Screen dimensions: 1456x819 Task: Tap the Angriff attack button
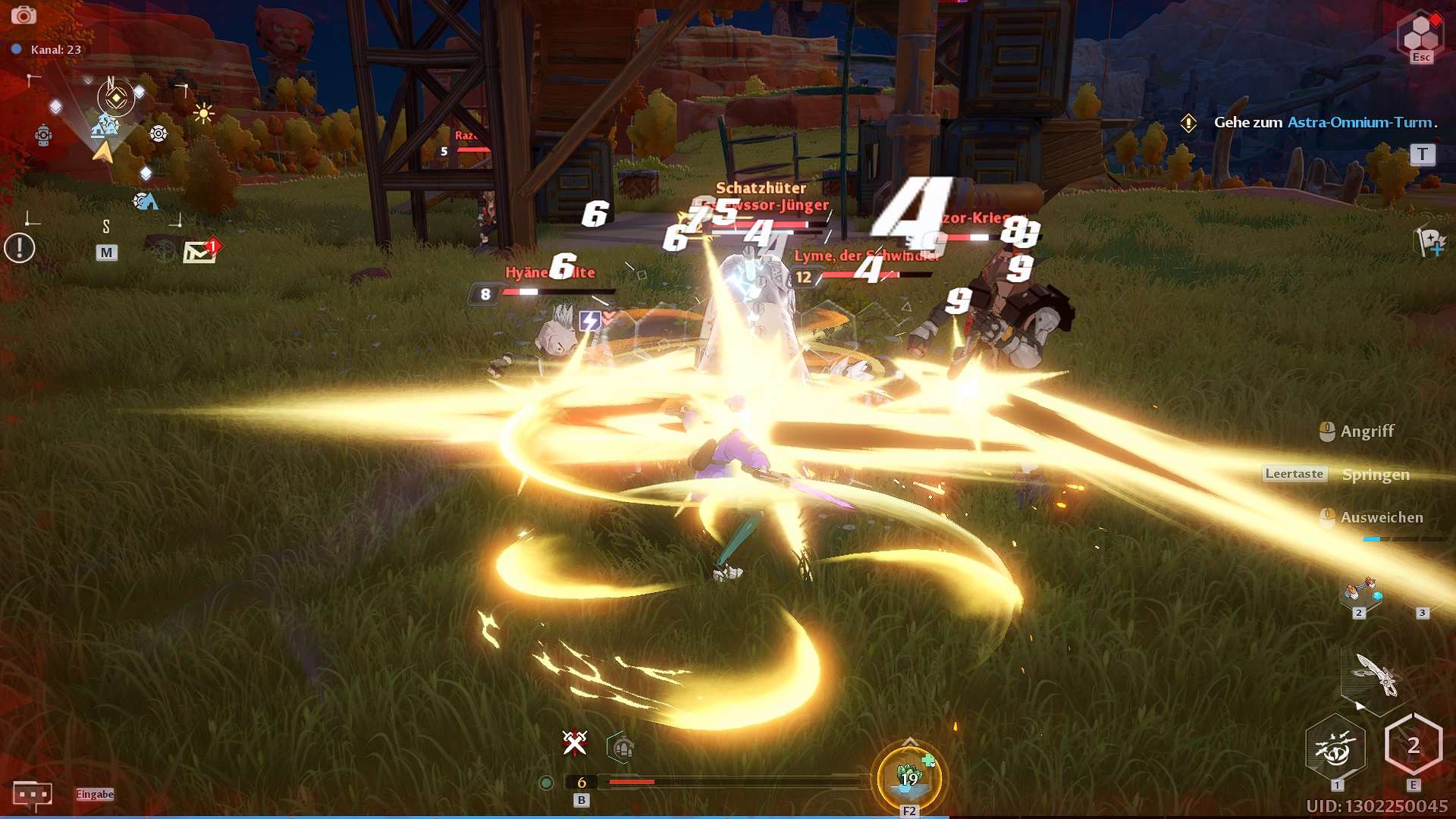tap(1357, 431)
